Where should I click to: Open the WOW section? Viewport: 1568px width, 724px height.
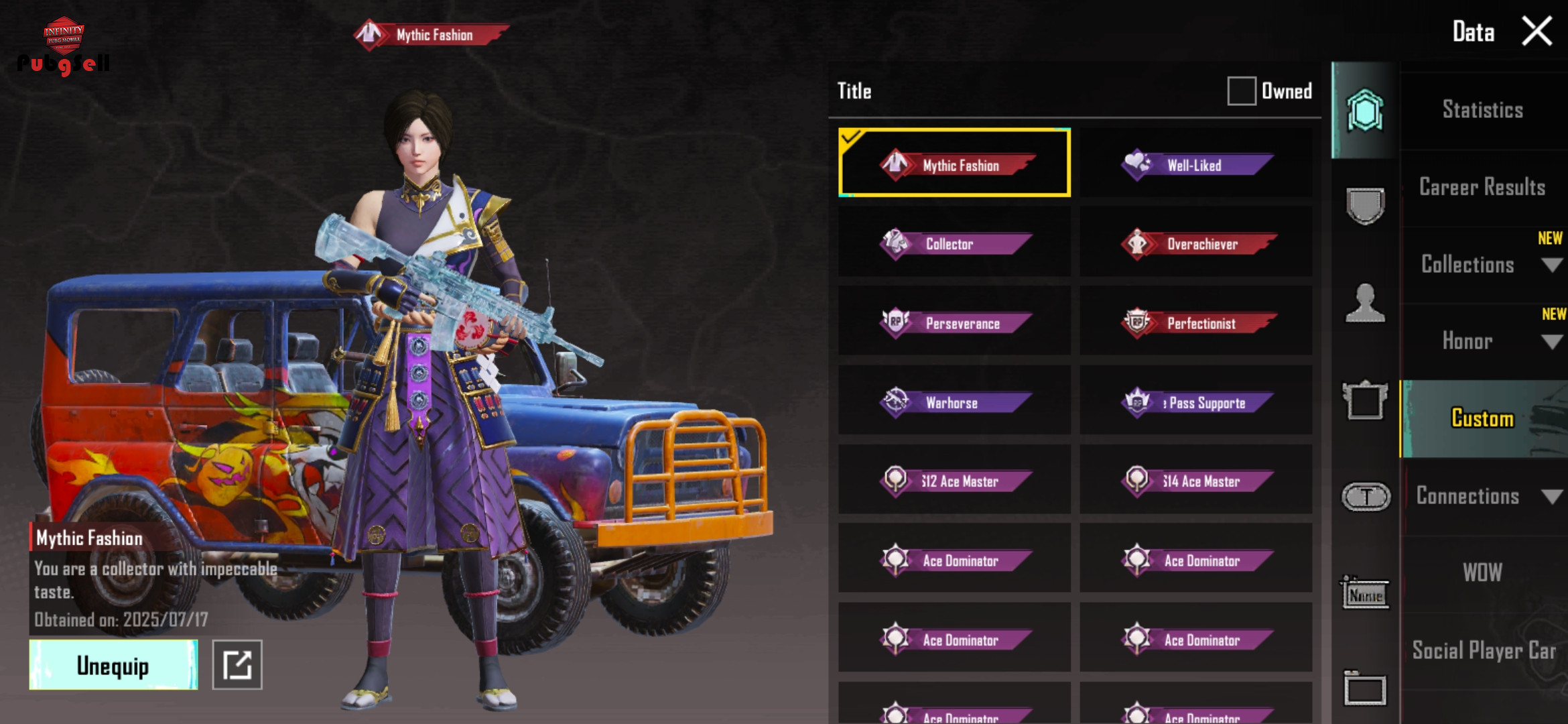pos(1482,572)
